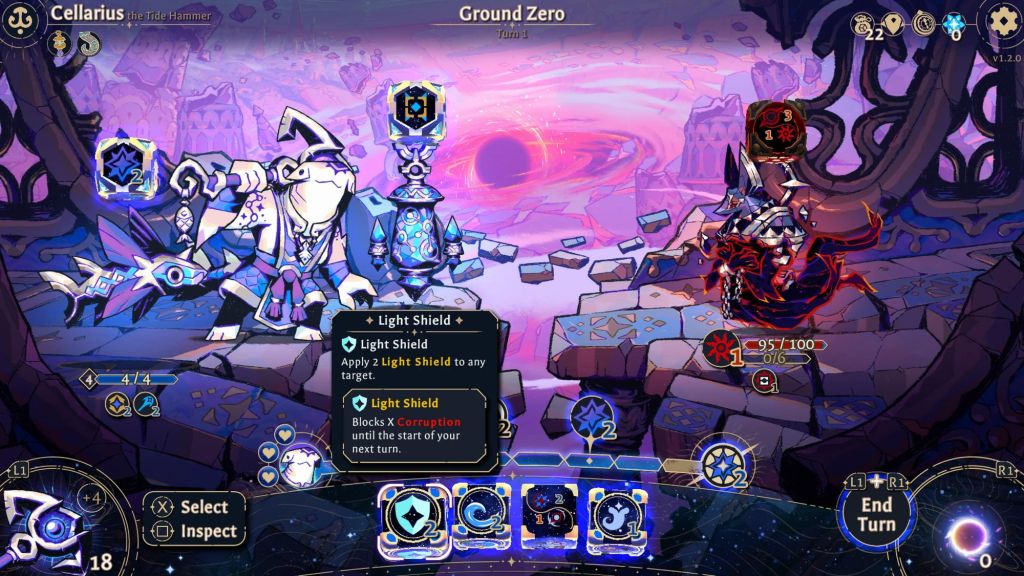Select the Light Shield die in hand
Viewport: 1024px width, 576px height.
point(410,516)
